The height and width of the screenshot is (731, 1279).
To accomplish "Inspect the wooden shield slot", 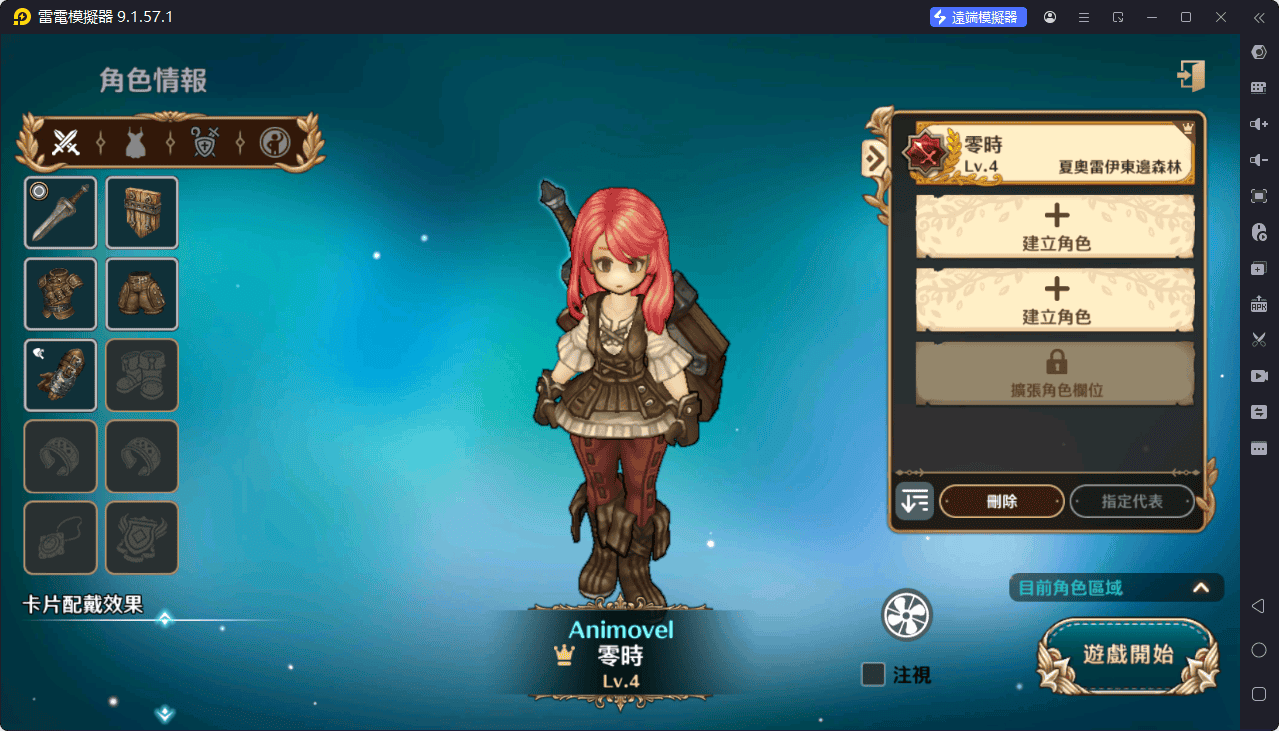I will (142, 213).
